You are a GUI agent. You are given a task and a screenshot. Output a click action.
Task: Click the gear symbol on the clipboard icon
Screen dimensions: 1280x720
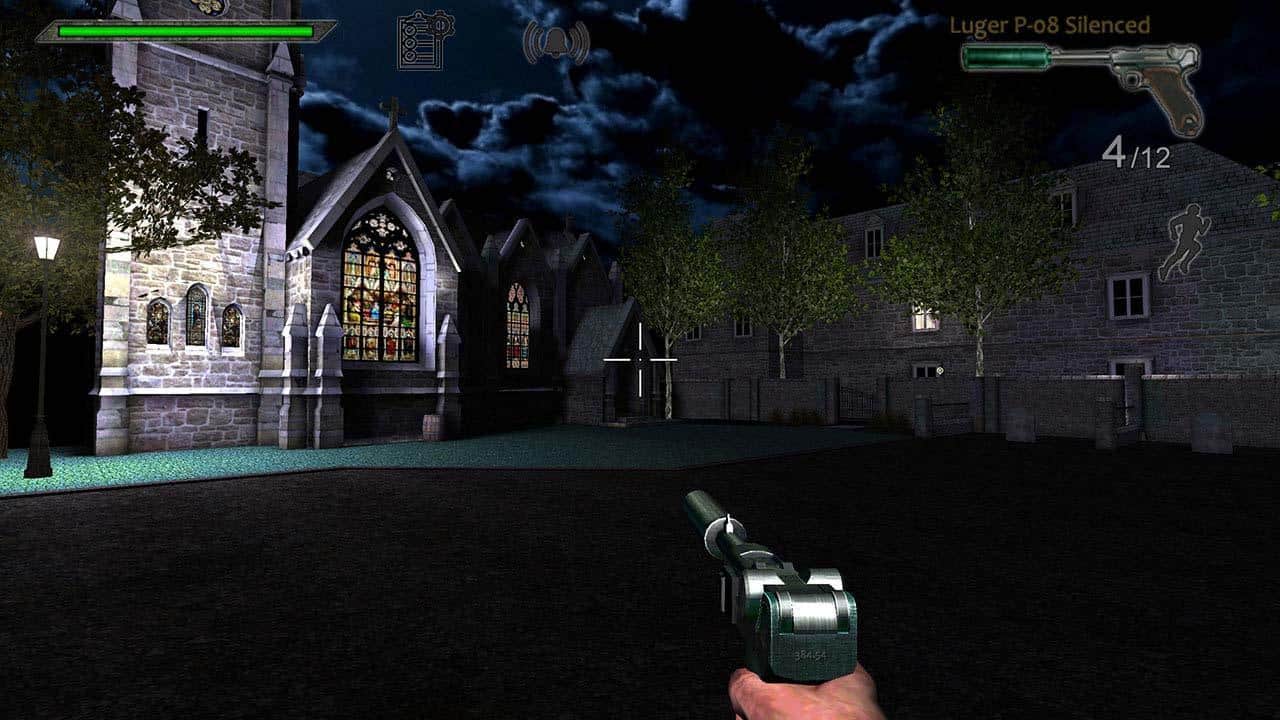tap(440, 24)
